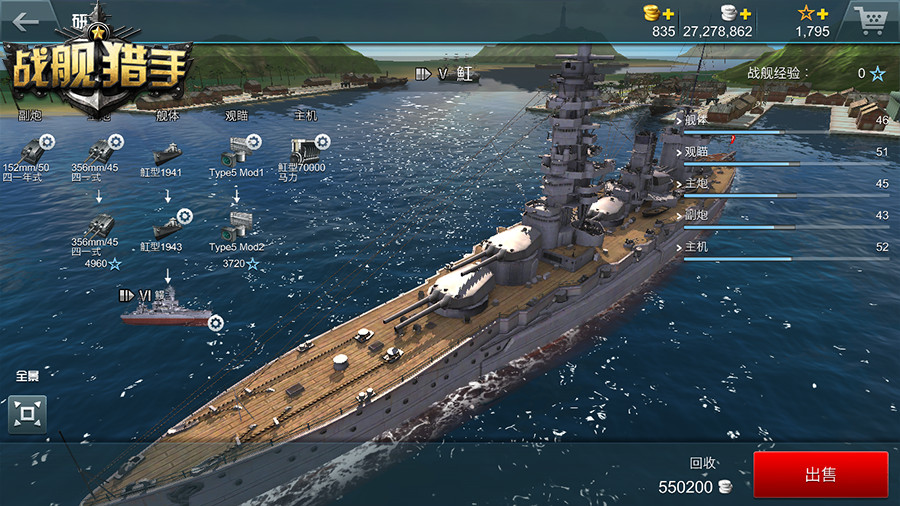Sell the warship with 出售 button
Image resolution: width=900 pixels, height=506 pixels.
coord(820,475)
